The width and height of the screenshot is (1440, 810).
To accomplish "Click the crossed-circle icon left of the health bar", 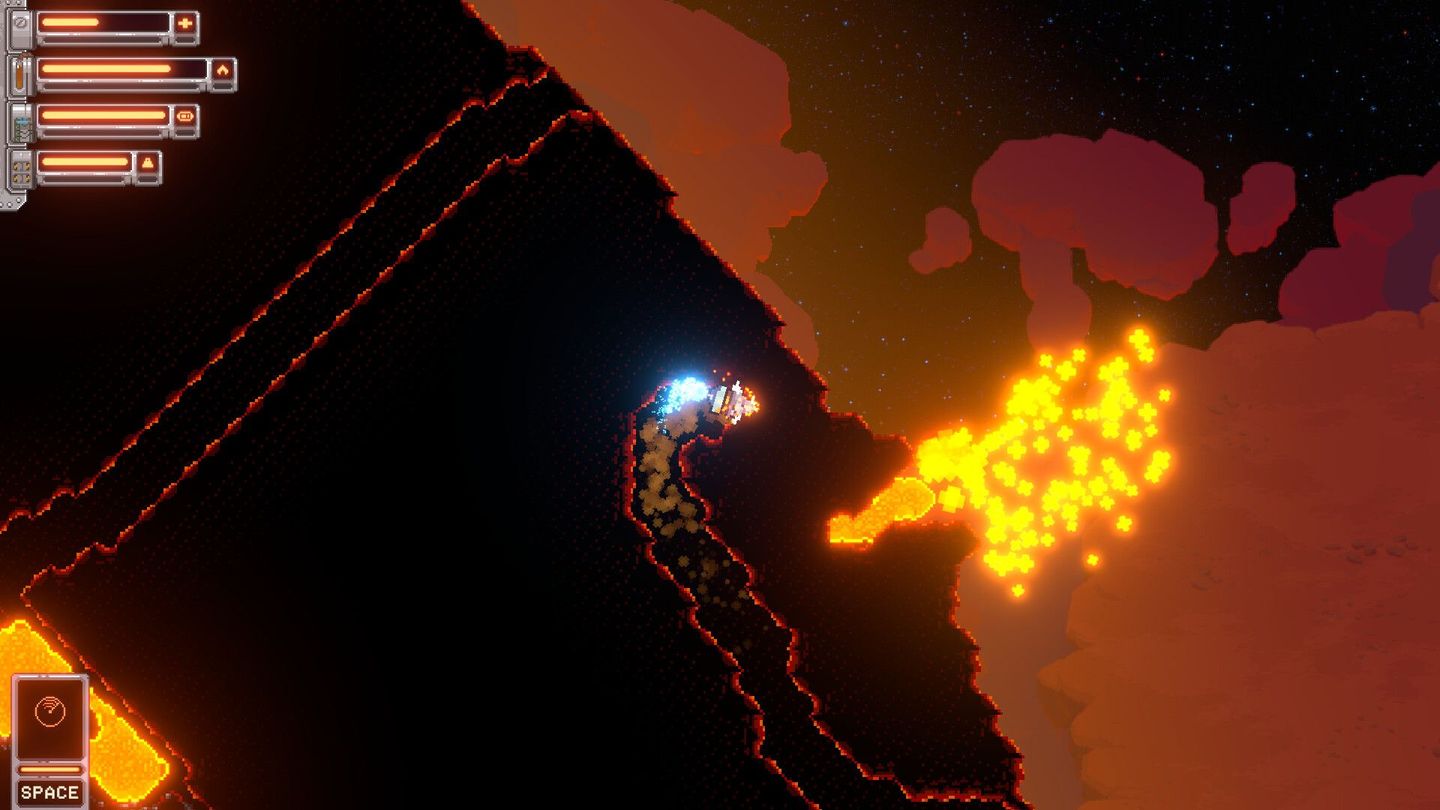I will (x=20, y=23).
